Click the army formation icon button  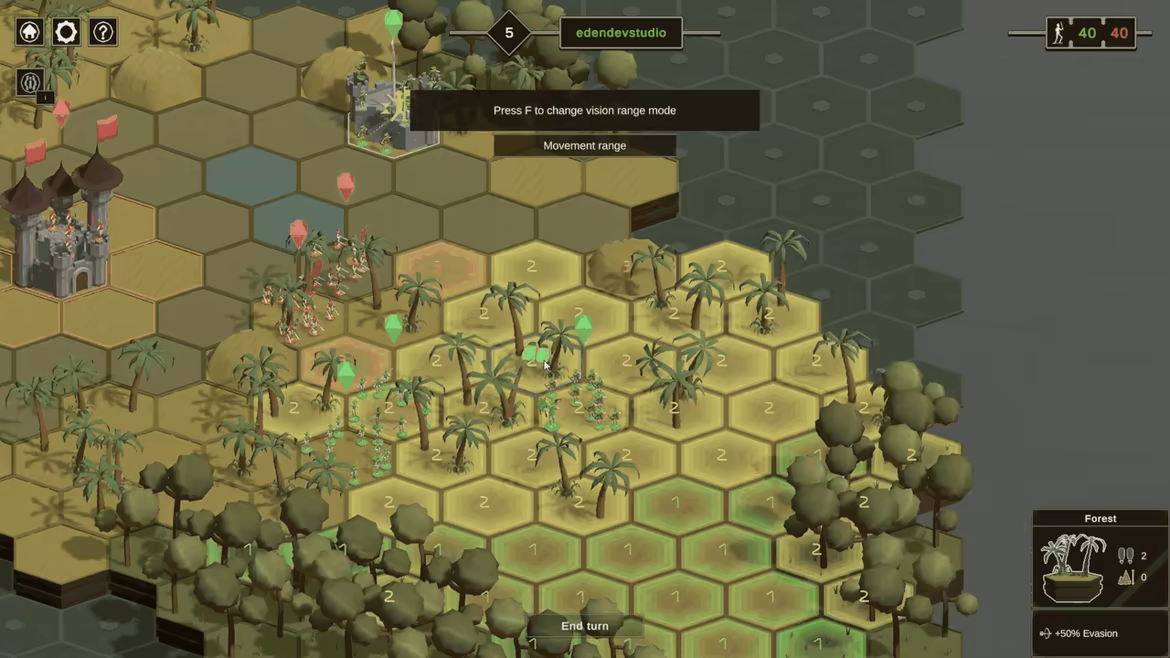tap(30, 82)
